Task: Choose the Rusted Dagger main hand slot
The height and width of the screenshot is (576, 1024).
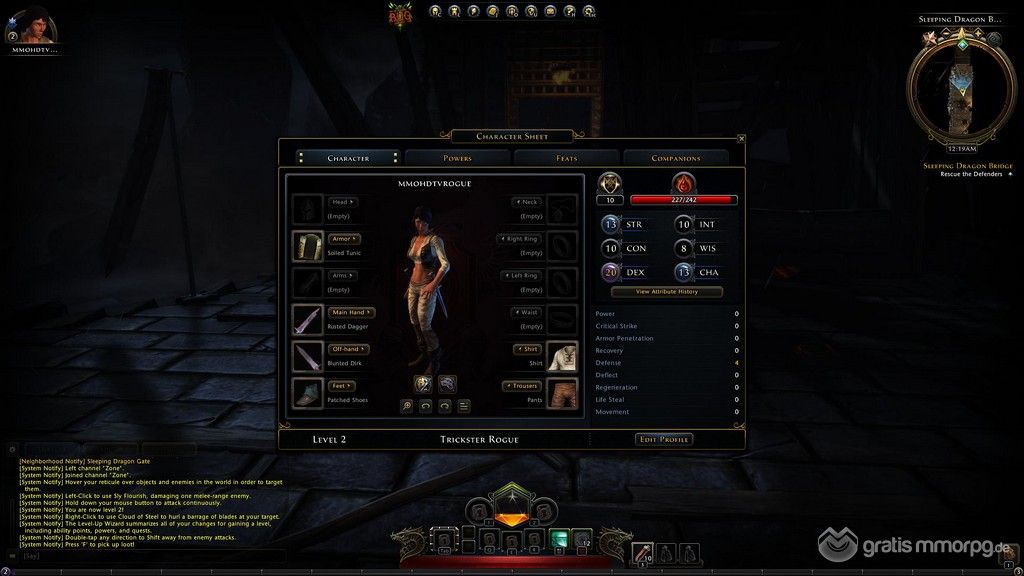Action: coord(307,320)
